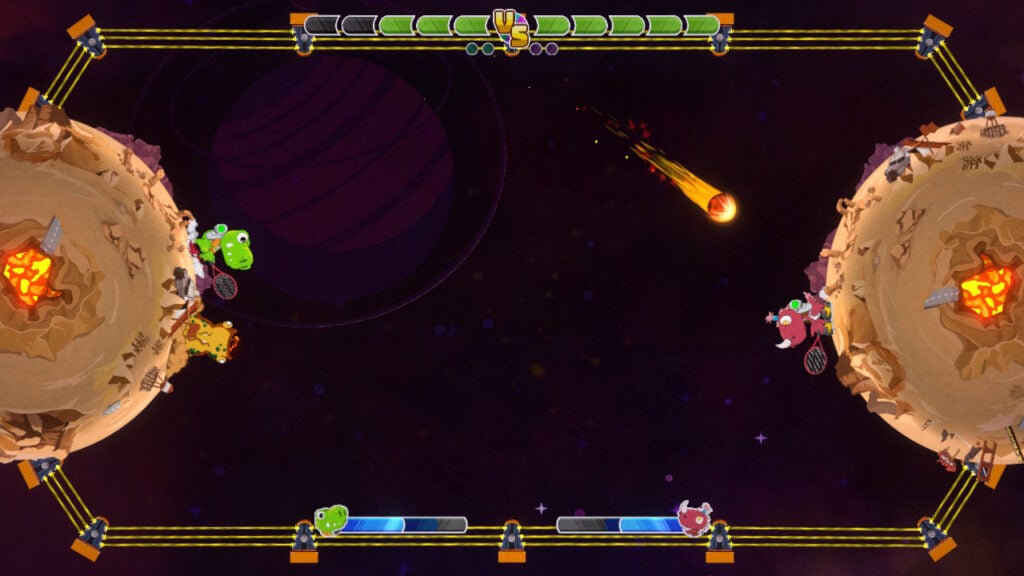Click the red horned player portrait
Screen dimensions: 1024x576
(x=694, y=518)
